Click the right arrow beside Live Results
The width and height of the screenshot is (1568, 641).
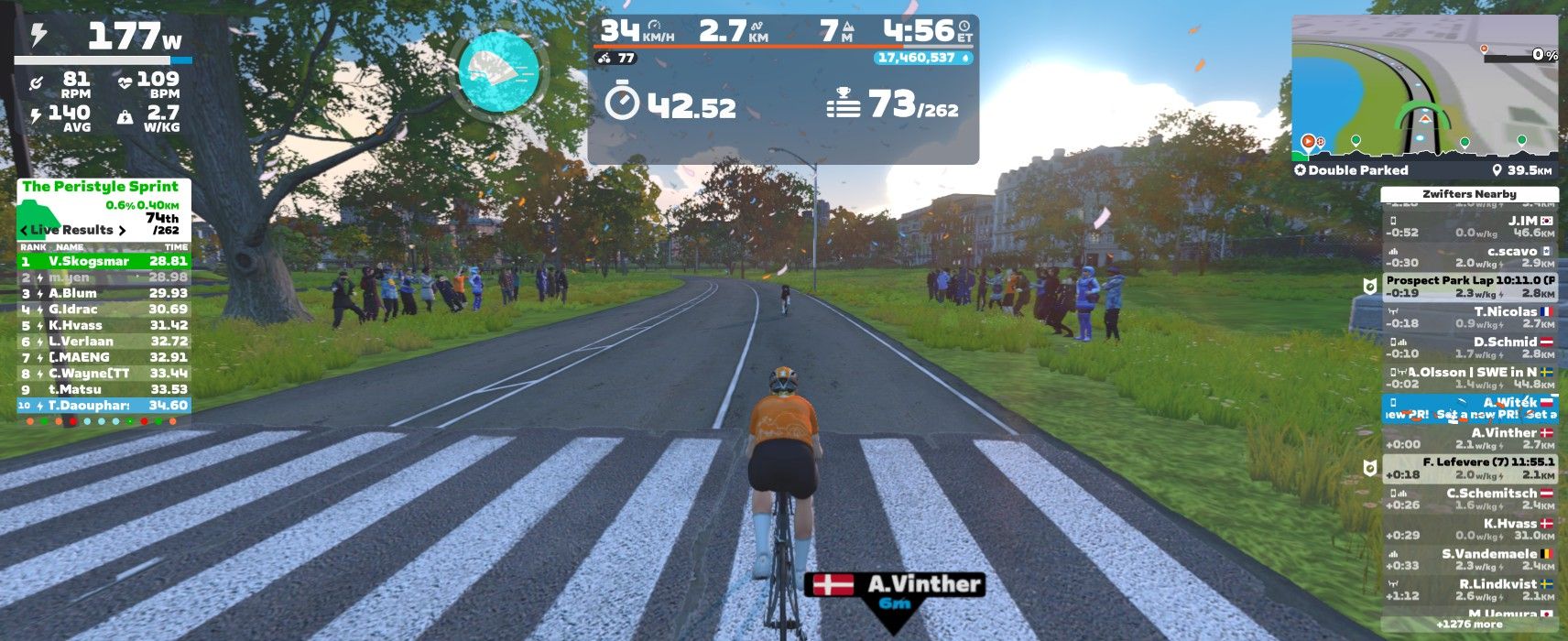click(x=122, y=230)
